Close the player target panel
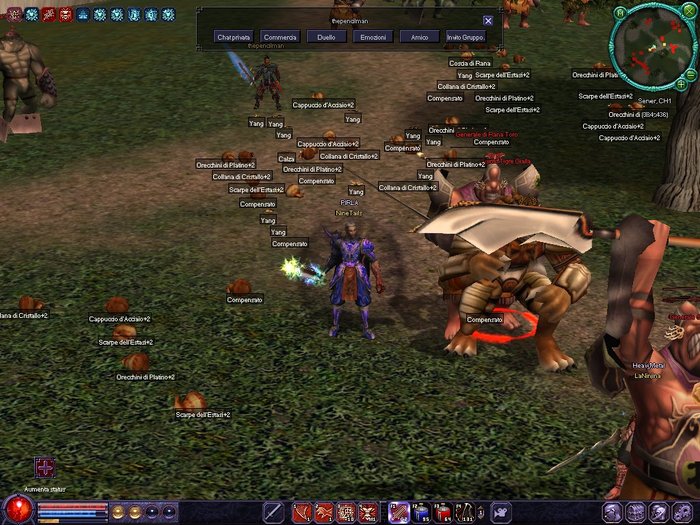The width and height of the screenshot is (700, 525). pyautogui.click(x=488, y=20)
